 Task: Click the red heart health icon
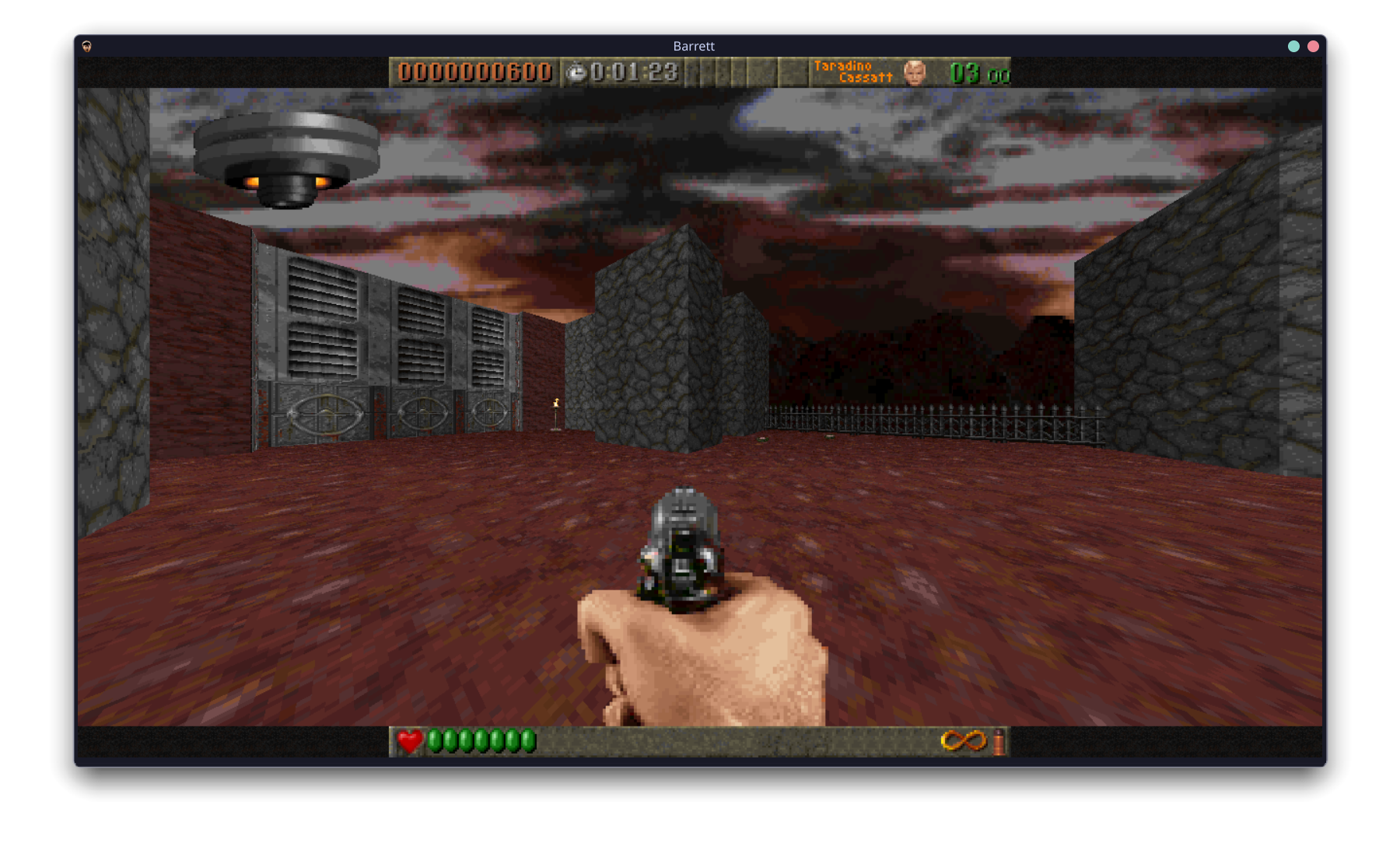tap(410, 740)
